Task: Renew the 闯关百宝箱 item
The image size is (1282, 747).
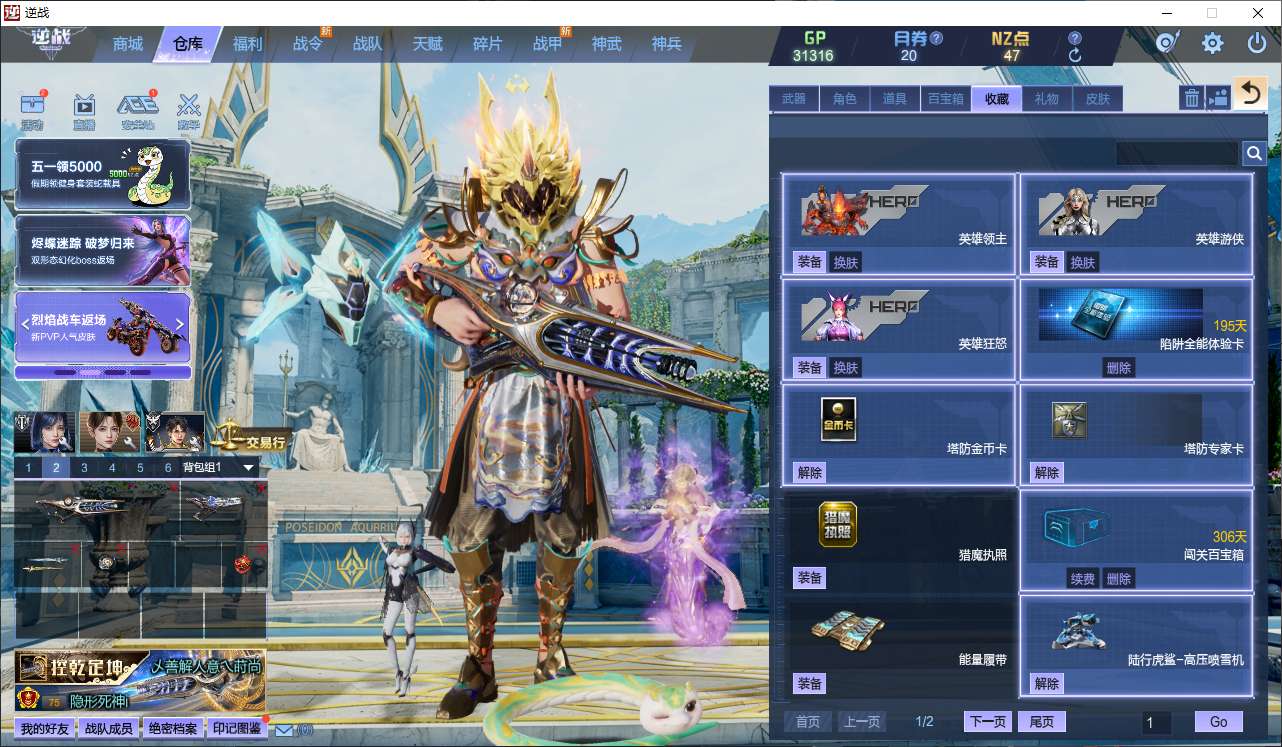Action: [1082, 578]
